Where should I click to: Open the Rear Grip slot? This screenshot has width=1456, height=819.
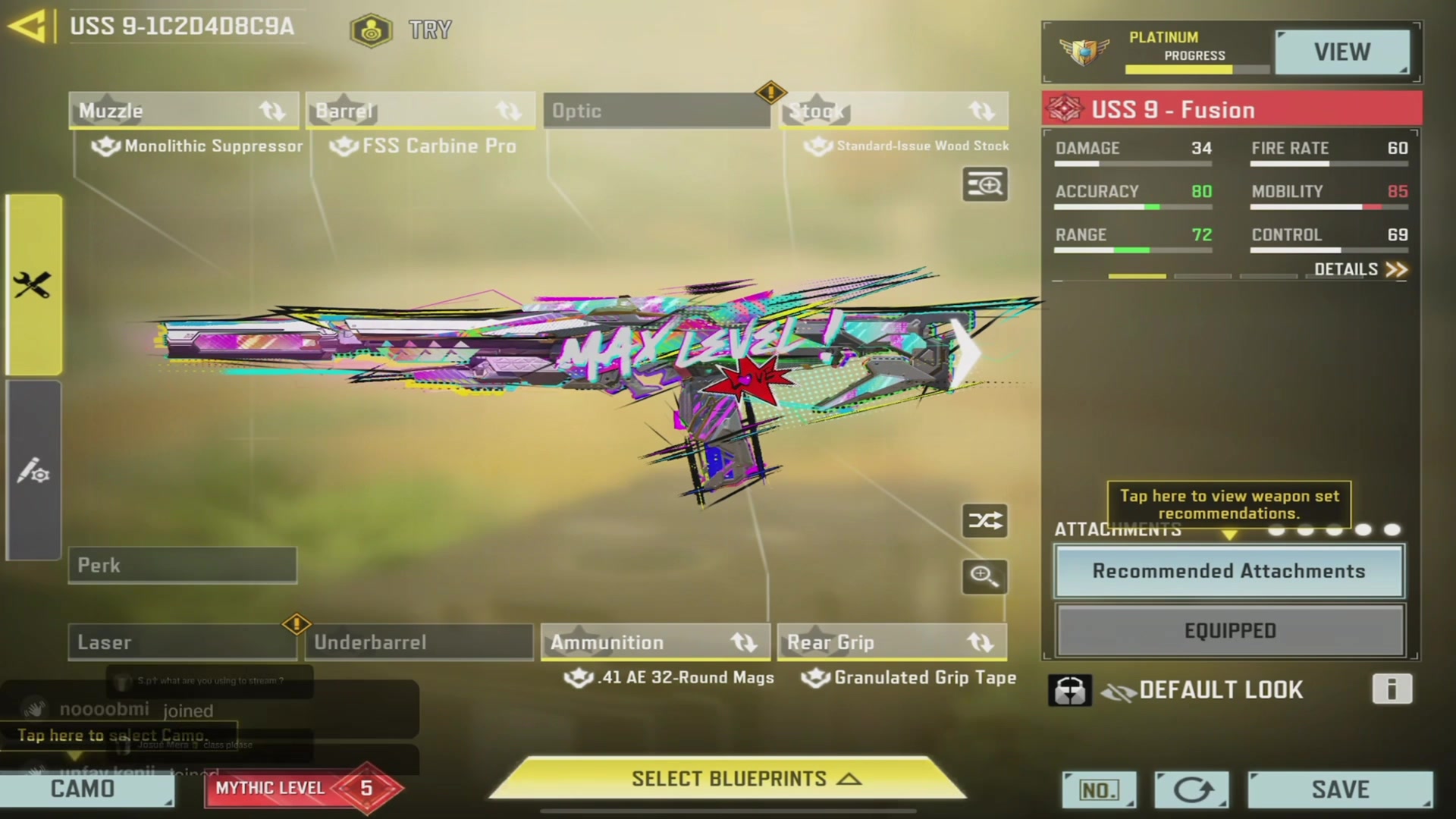pos(892,642)
